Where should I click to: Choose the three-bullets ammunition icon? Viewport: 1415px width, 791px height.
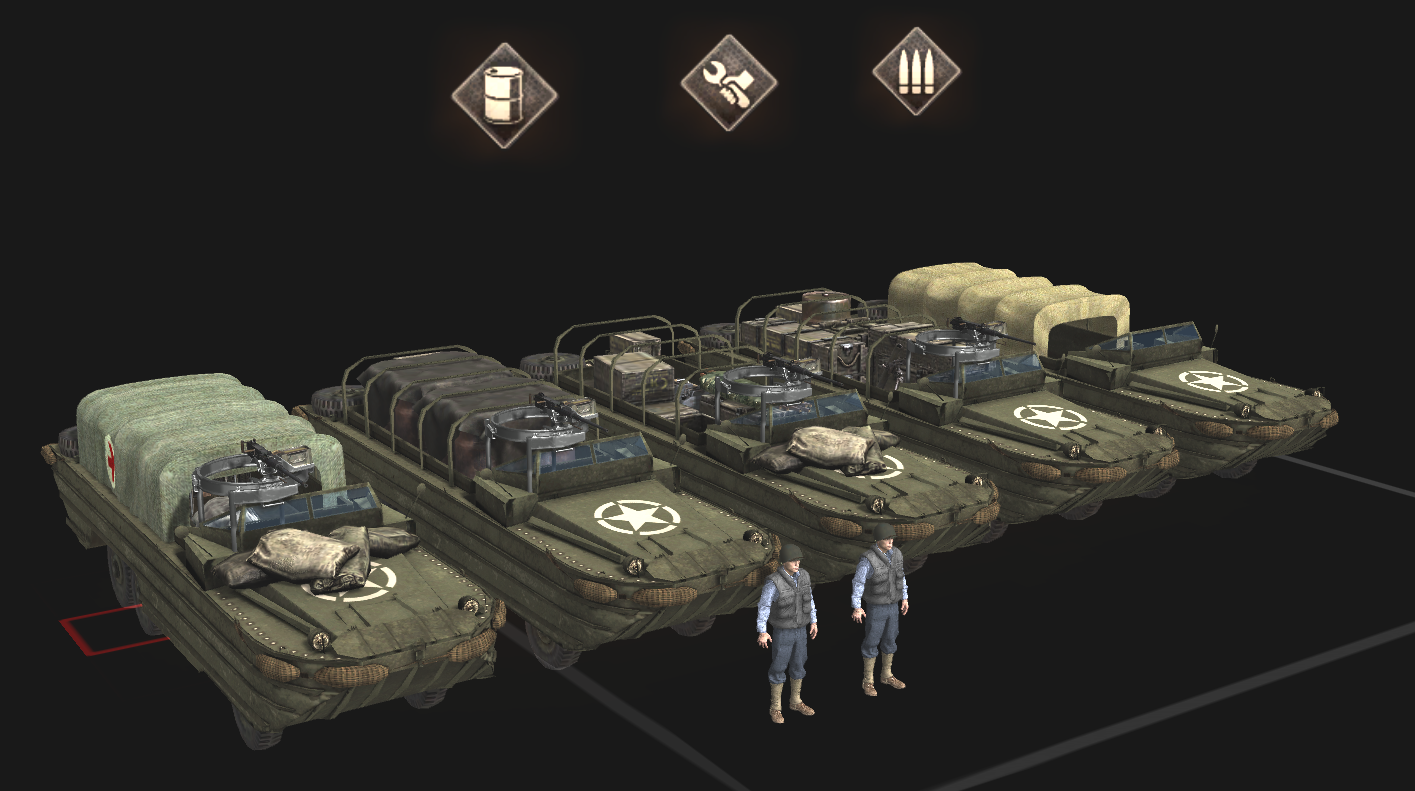click(916, 72)
